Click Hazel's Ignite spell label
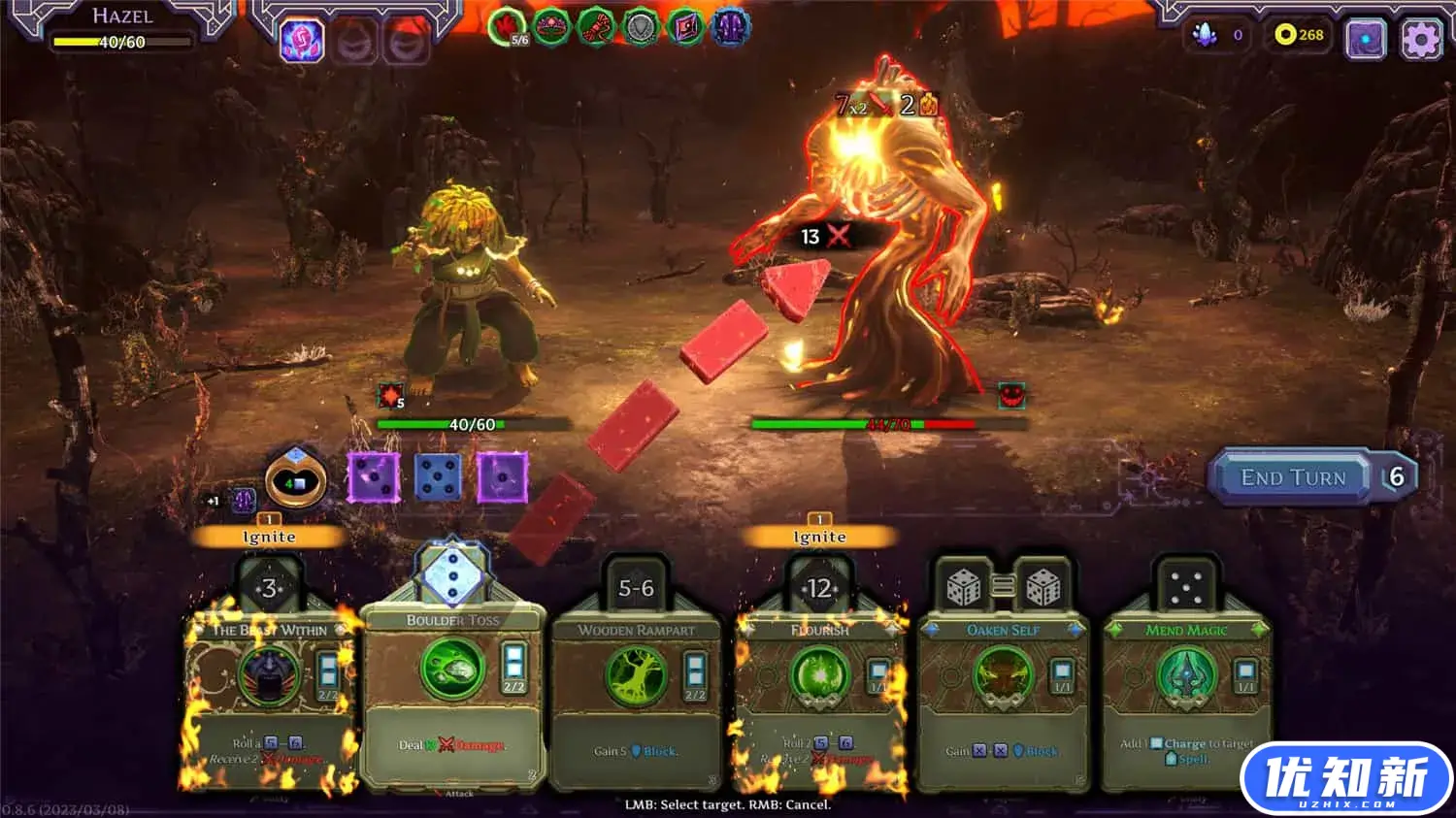The width and height of the screenshot is (1456, 818). [269, 536]
